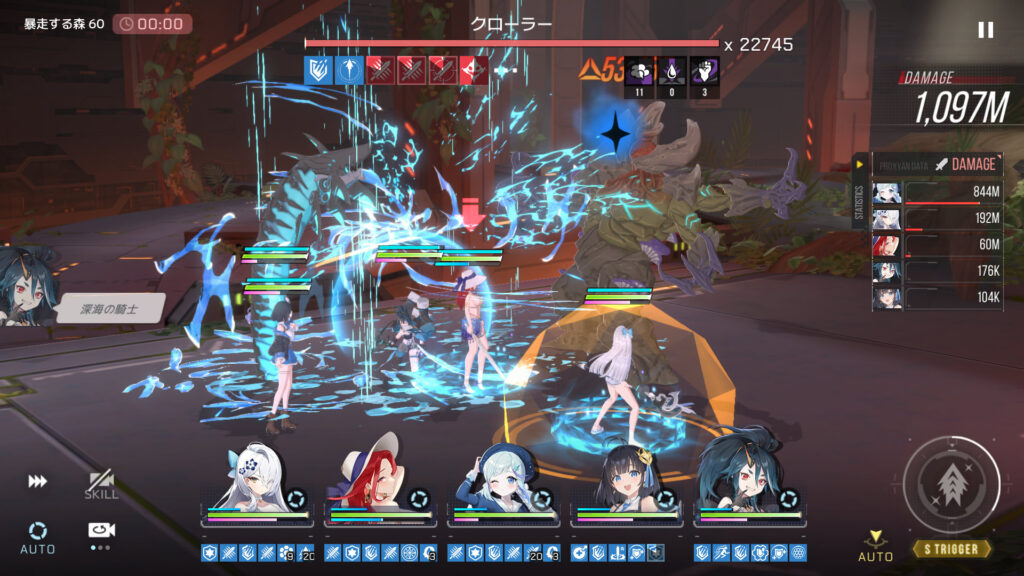Toggle the fast-forward speed button
This screenshot has height=576, width=1024.
[37, 481]
